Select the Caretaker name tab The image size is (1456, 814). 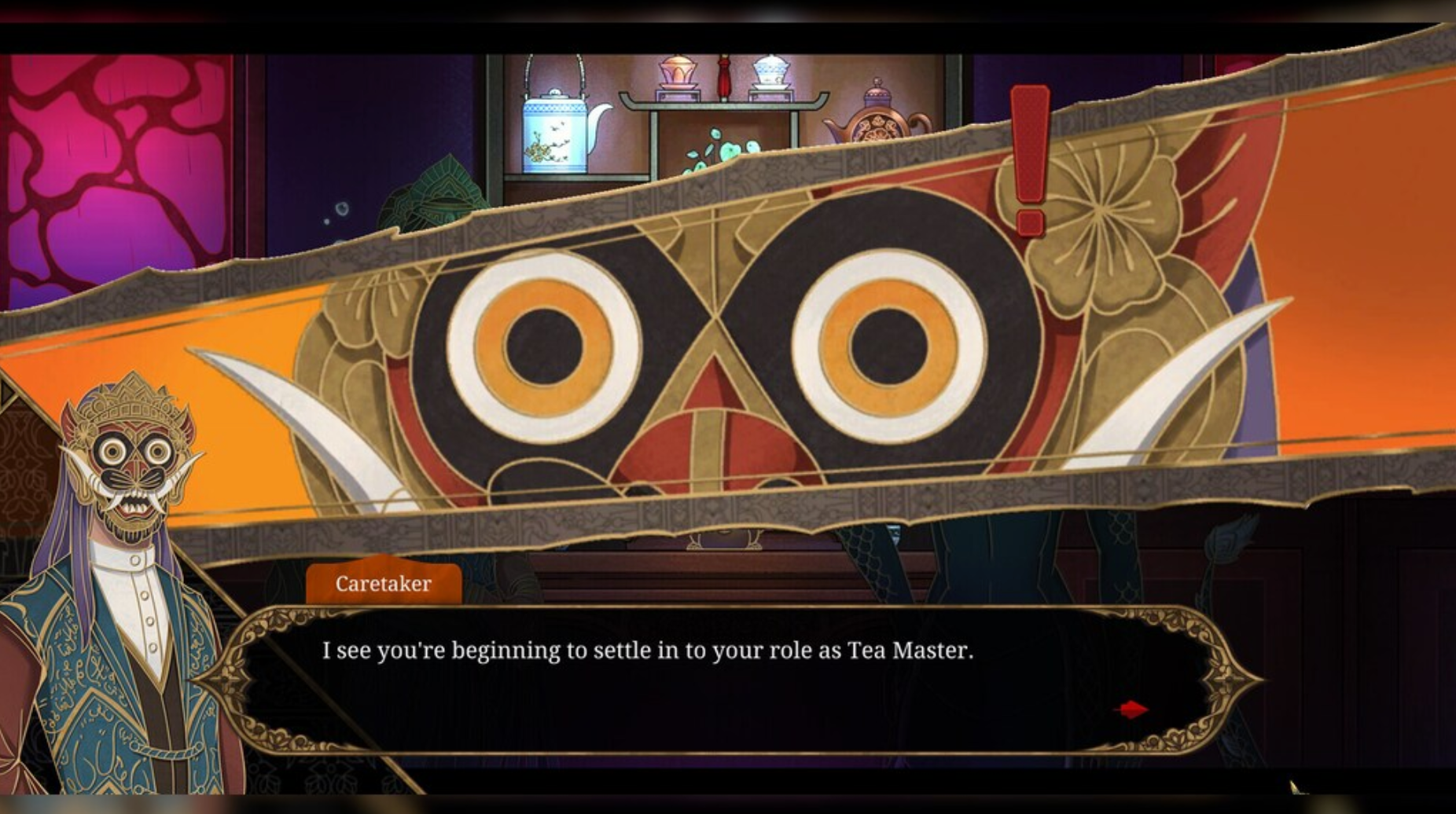click(383, 583)
